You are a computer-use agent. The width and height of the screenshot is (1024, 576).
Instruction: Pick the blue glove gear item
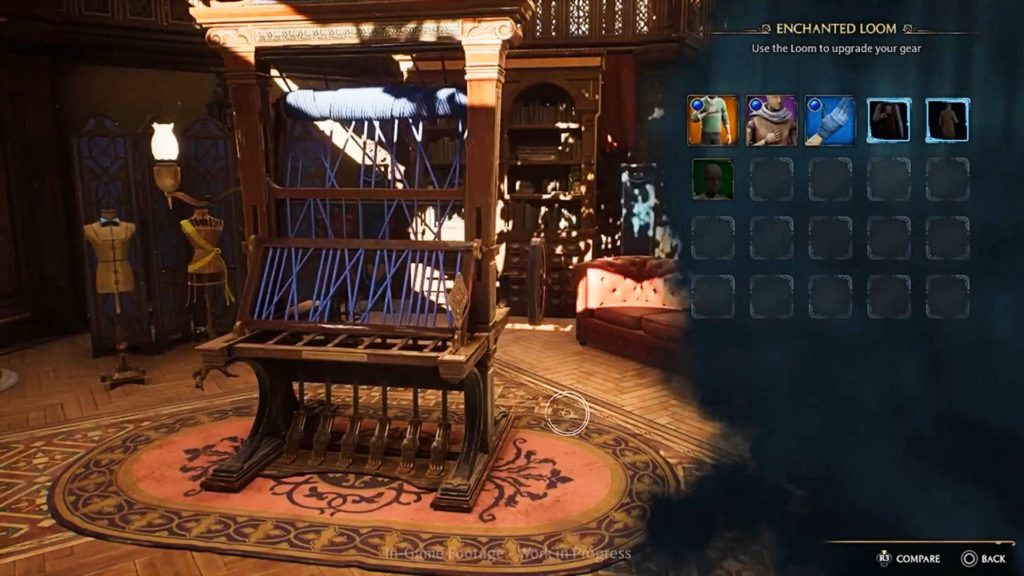[830, 120]
